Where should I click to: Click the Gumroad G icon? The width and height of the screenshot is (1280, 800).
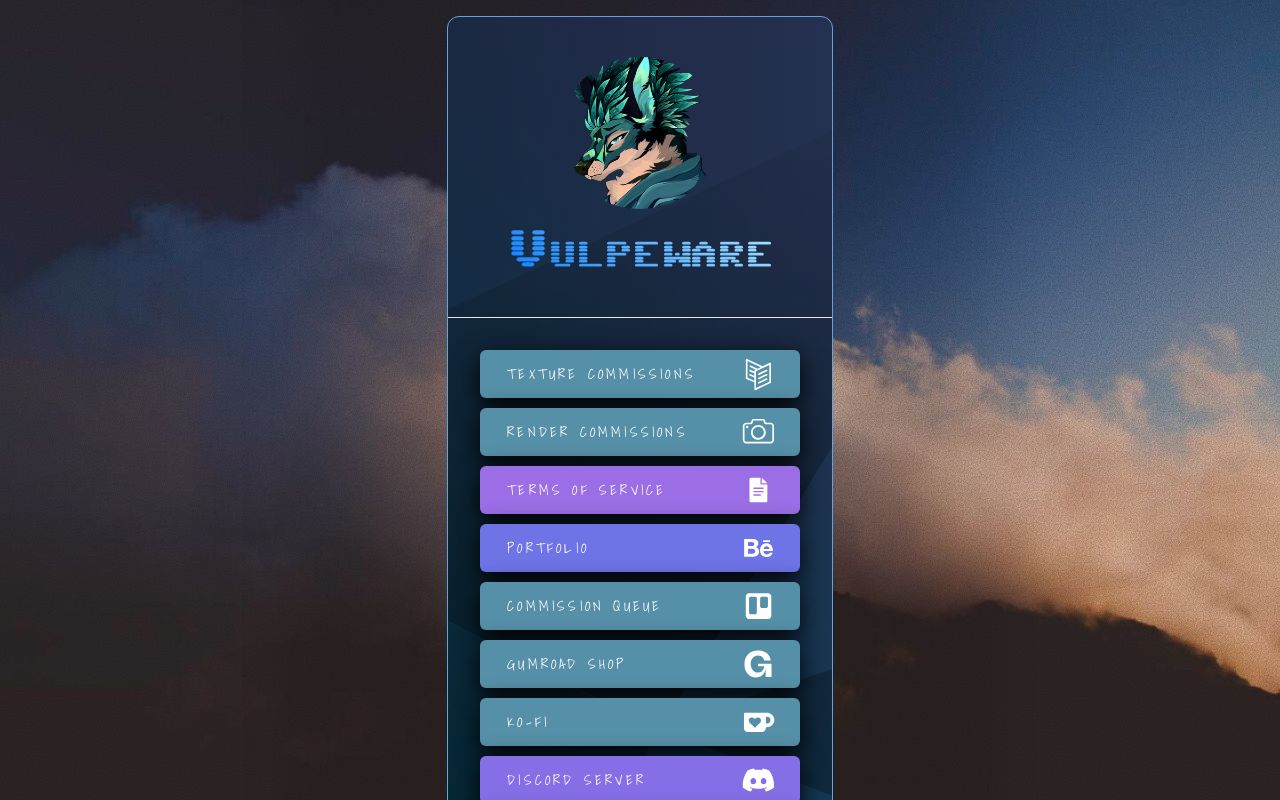[759, 663]
